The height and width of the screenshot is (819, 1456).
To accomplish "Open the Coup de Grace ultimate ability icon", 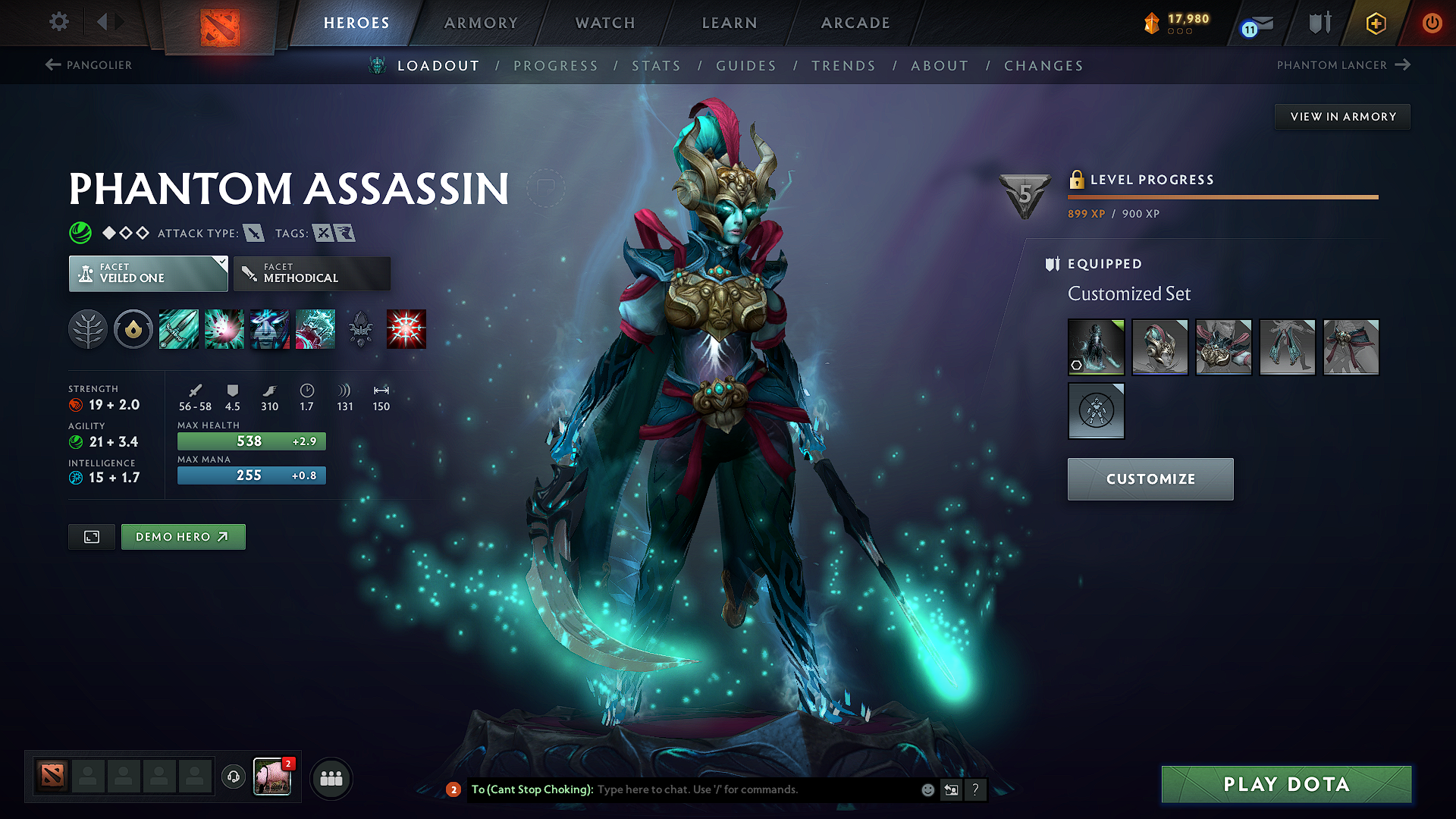I will coord(406,328).
